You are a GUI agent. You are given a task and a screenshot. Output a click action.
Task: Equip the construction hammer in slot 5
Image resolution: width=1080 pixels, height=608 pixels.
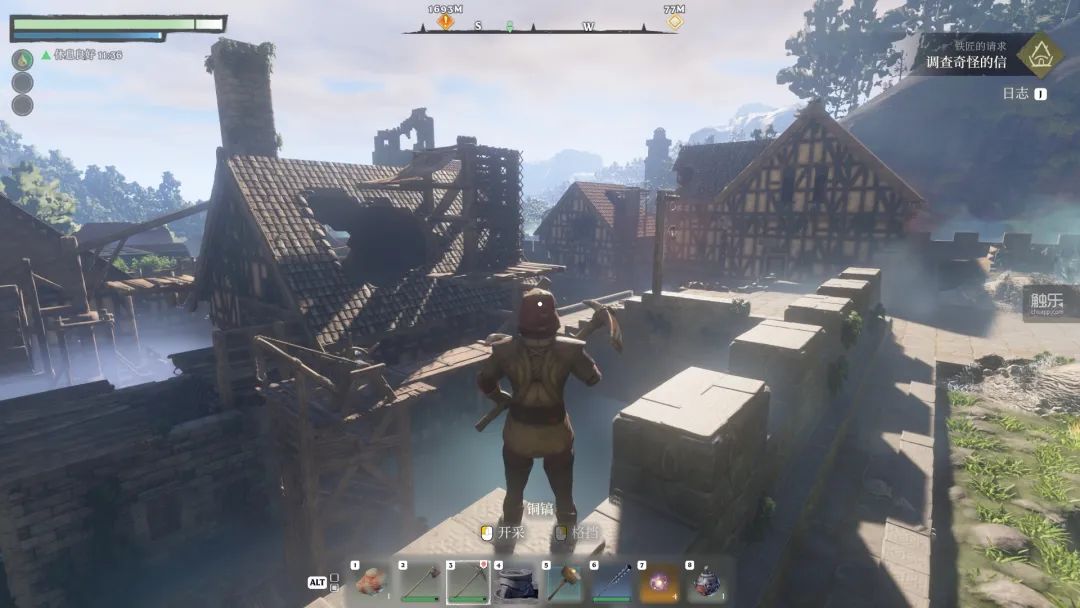[x=563, y=582]
